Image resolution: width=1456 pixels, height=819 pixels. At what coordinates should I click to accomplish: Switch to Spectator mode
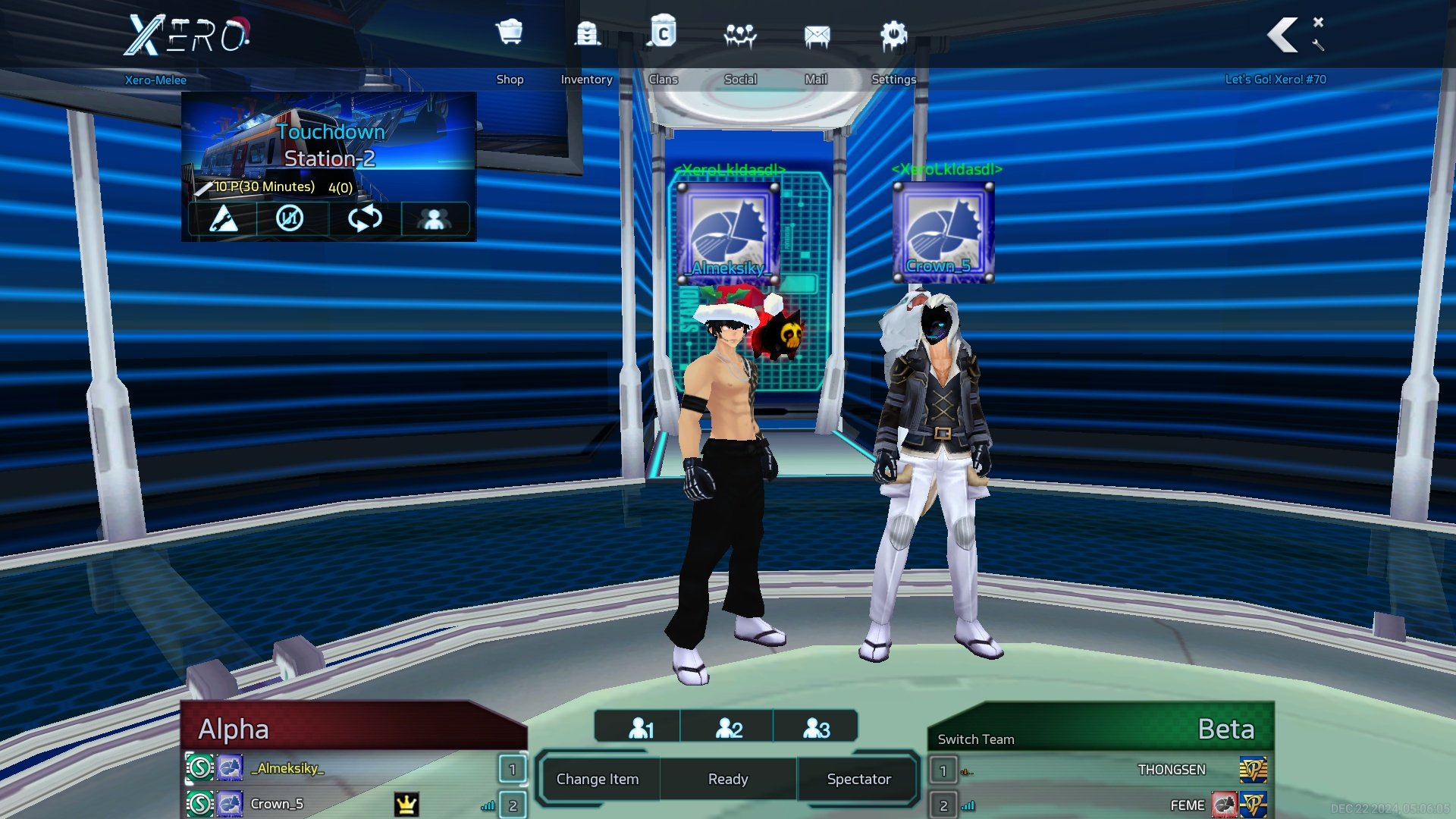[859, 779]
